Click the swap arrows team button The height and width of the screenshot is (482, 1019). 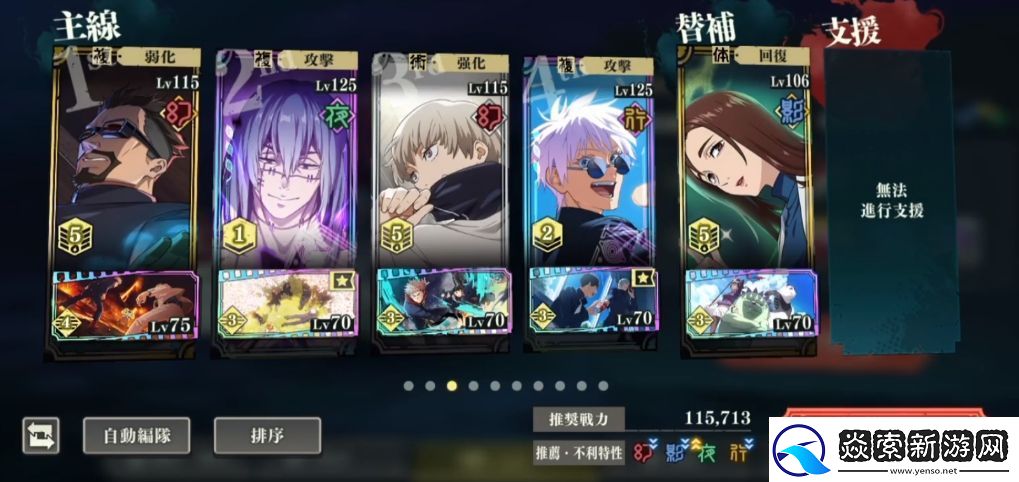[41, 436]
